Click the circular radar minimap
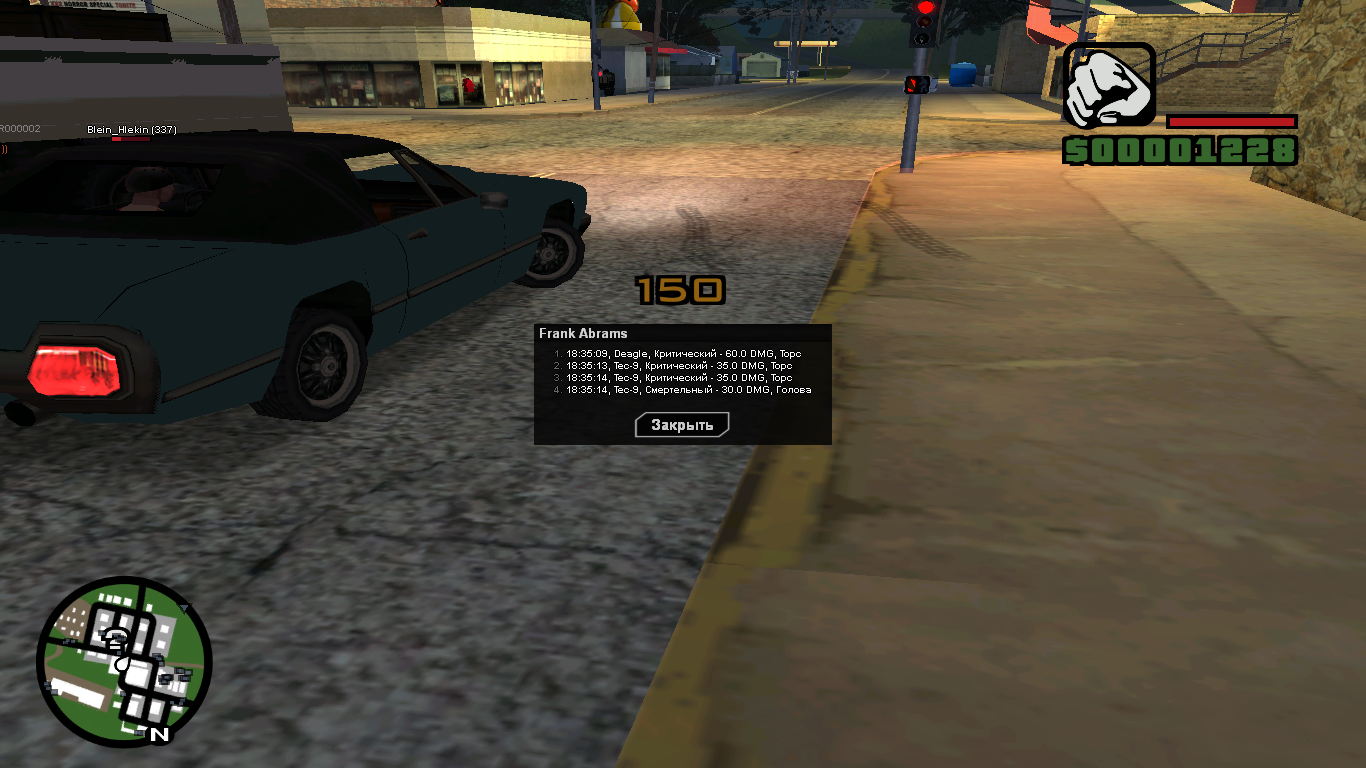Screen dimensions: 1366x768 (x=124, y=661)
